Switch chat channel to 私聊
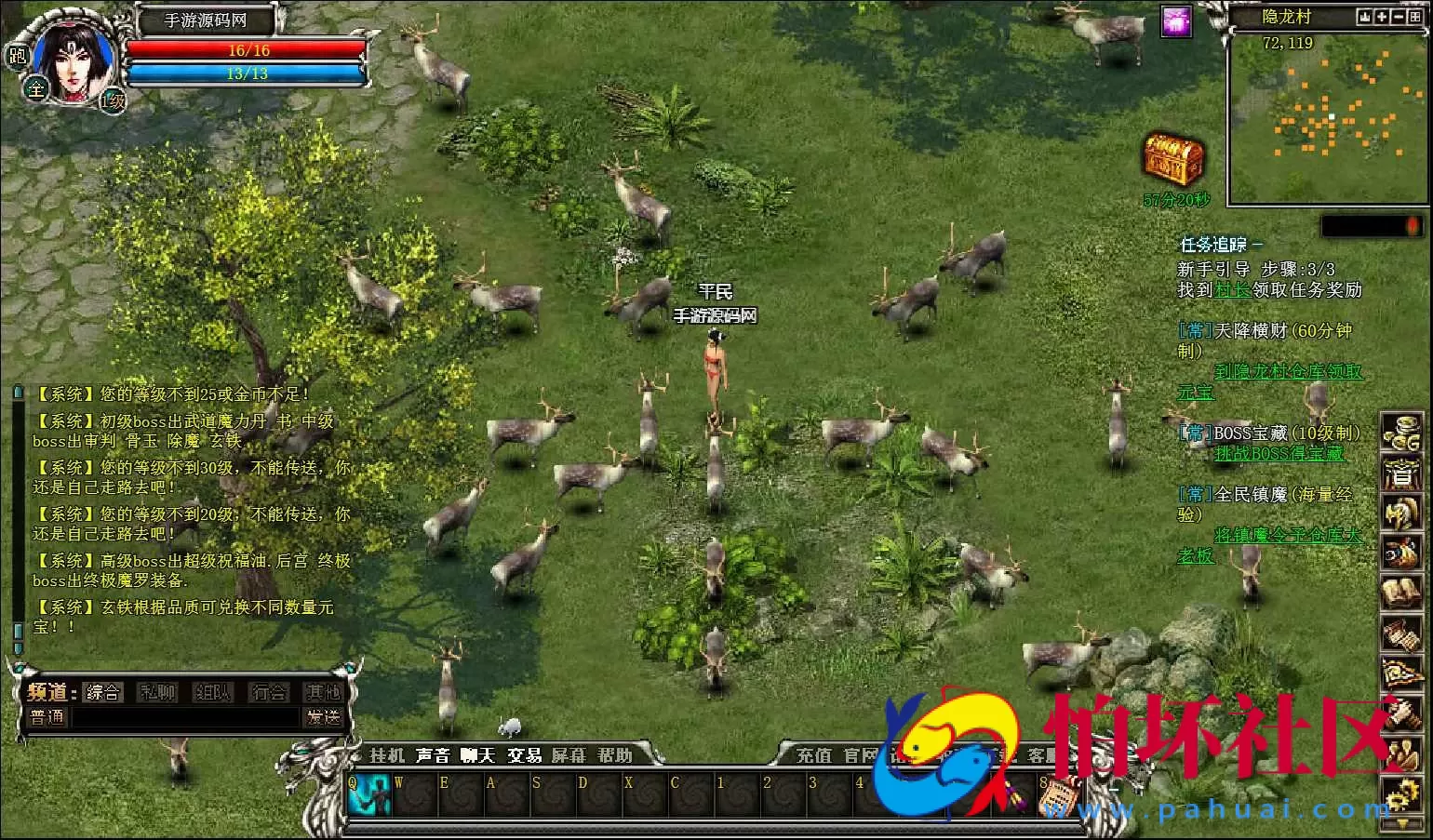1433x840 pixels. tap(157, 692)
